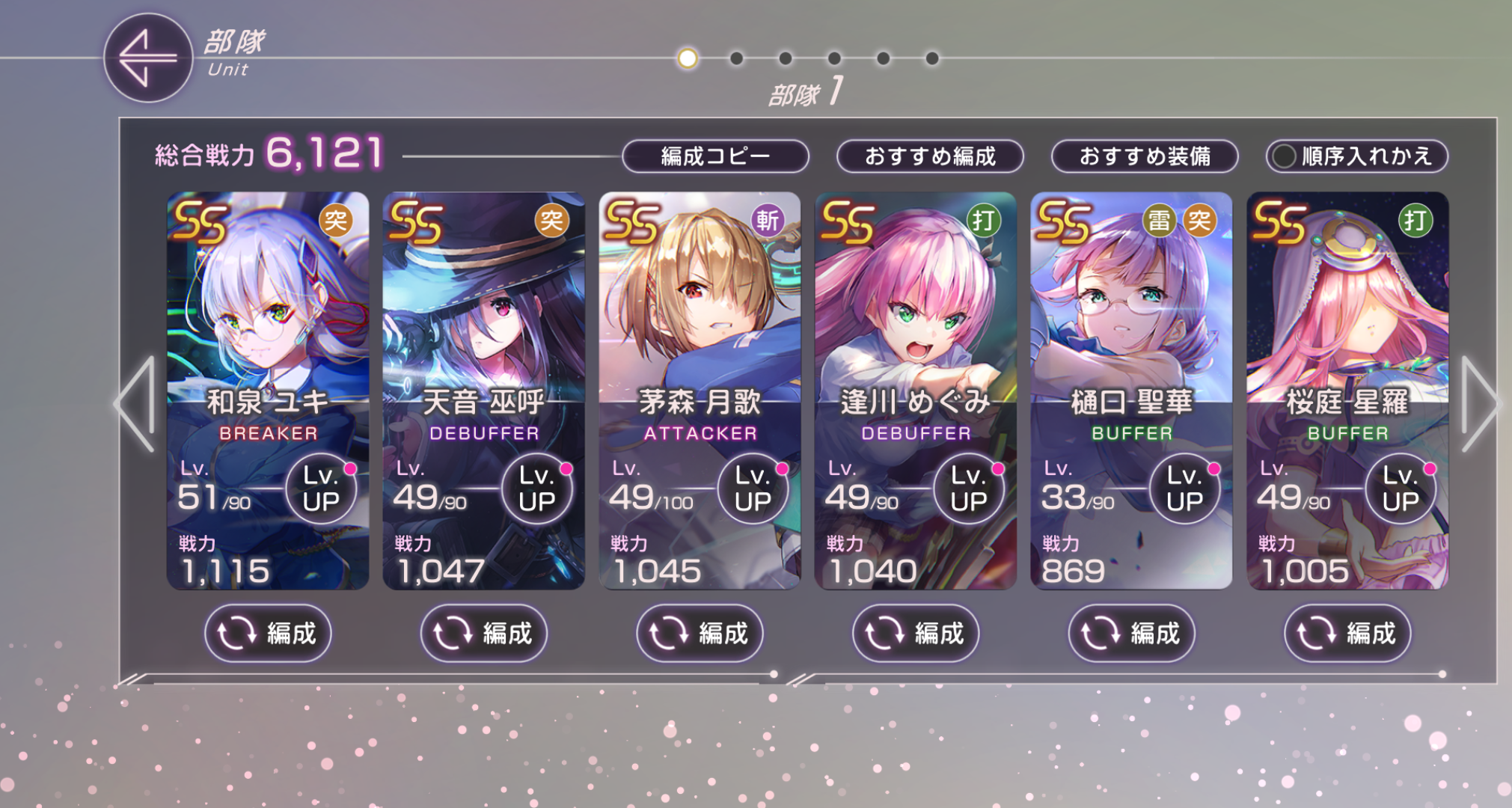The width and height of the screenshot is (1512, 808).
Task: Show previous unit with left arrow
Action: tap(136, 404)
